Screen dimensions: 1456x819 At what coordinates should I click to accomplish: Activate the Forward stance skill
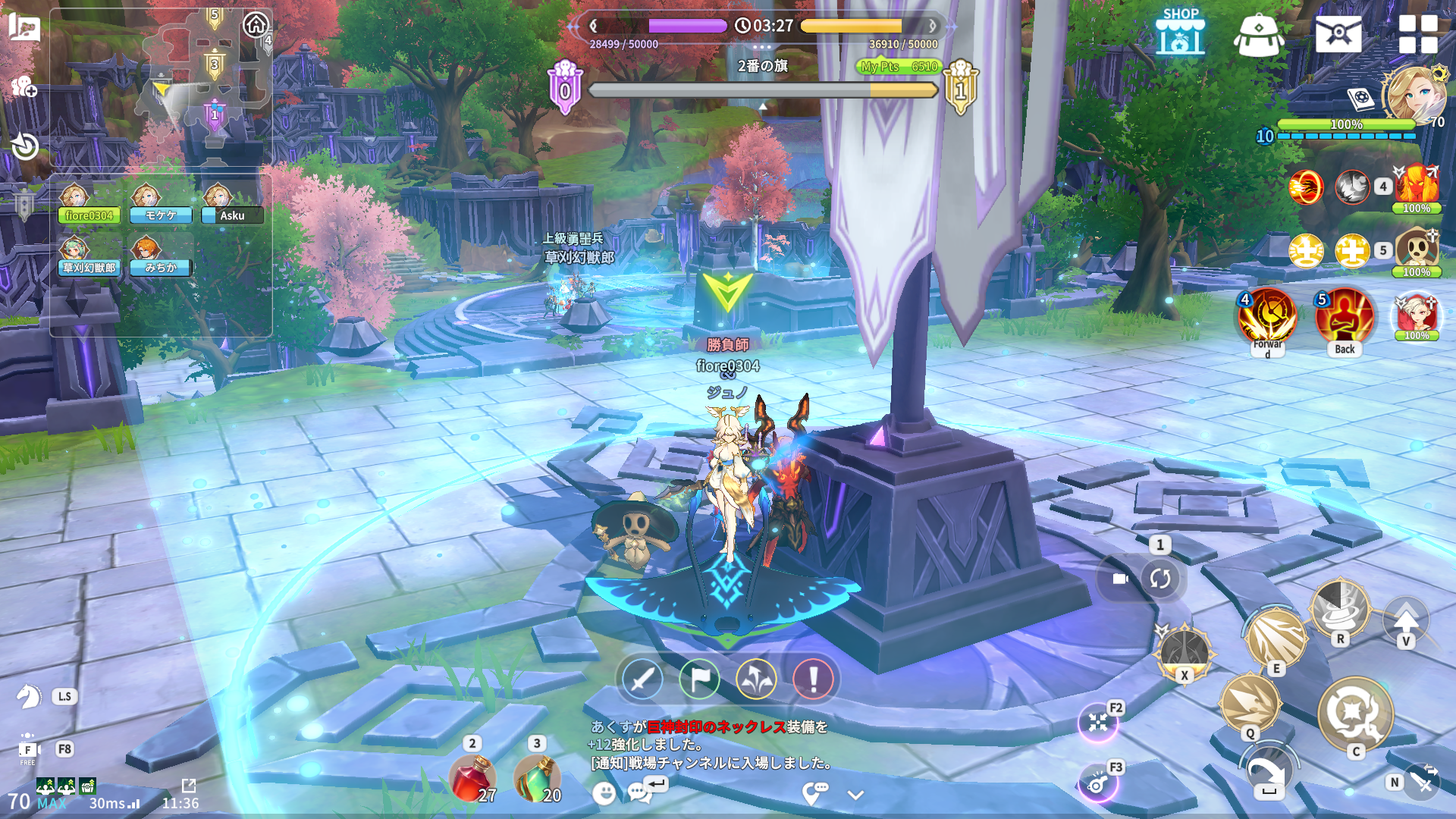1267,317
